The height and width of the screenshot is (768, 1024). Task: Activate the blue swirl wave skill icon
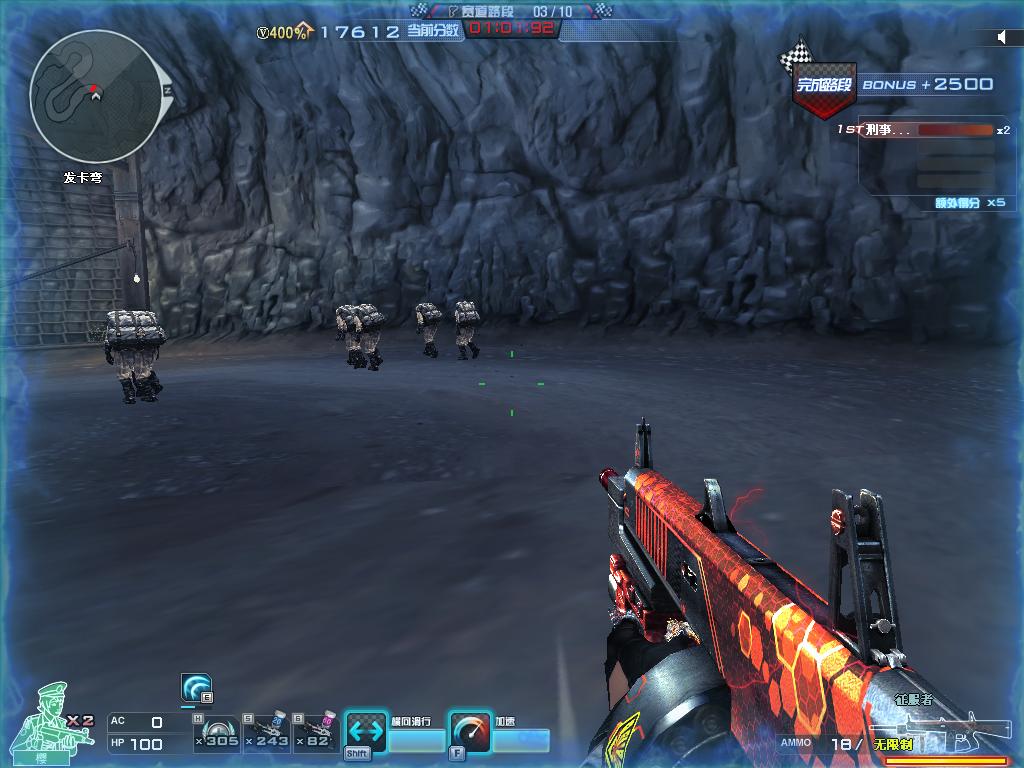pyautogui.click(x=195, y=687)
